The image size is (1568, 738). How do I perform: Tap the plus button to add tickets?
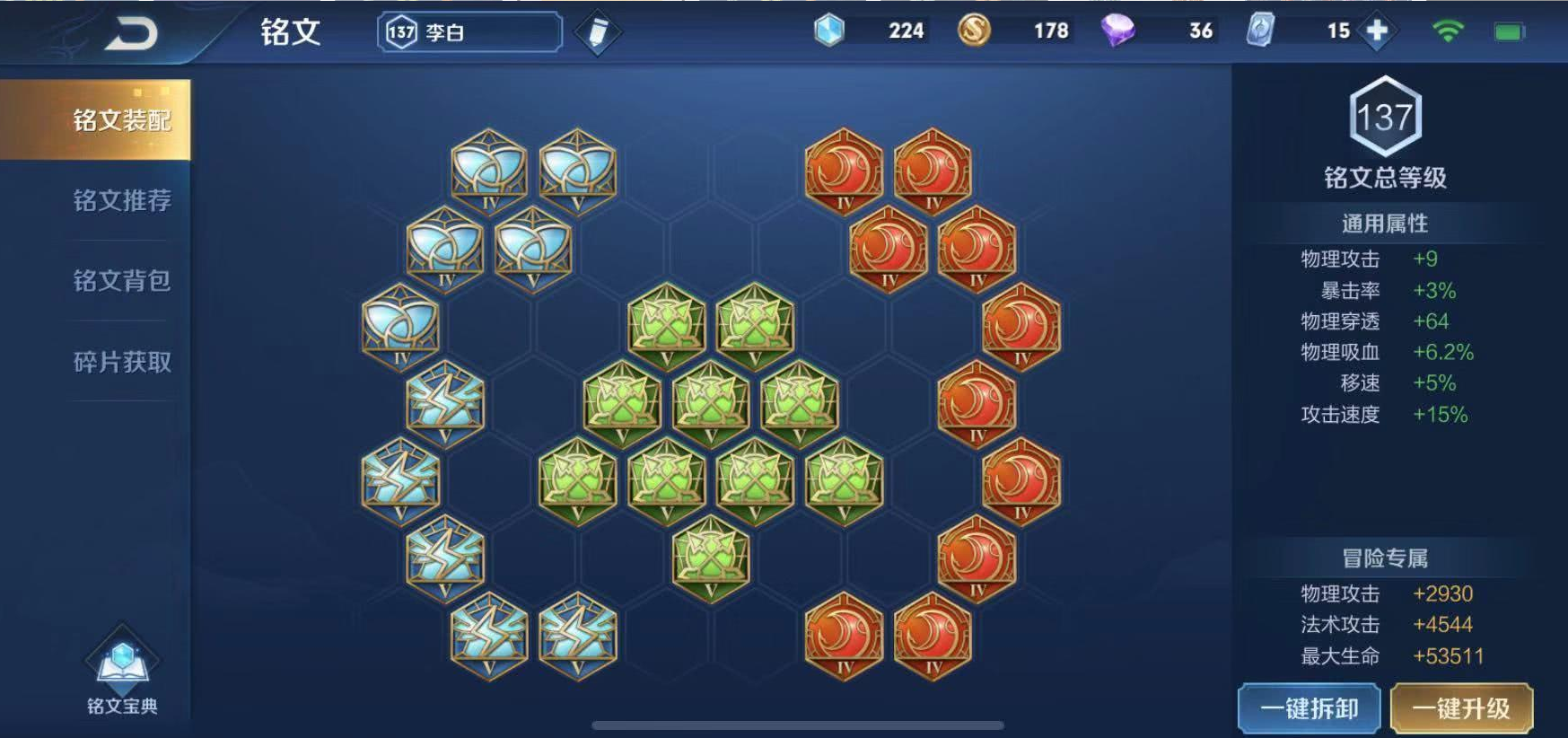coord(1377,31)
